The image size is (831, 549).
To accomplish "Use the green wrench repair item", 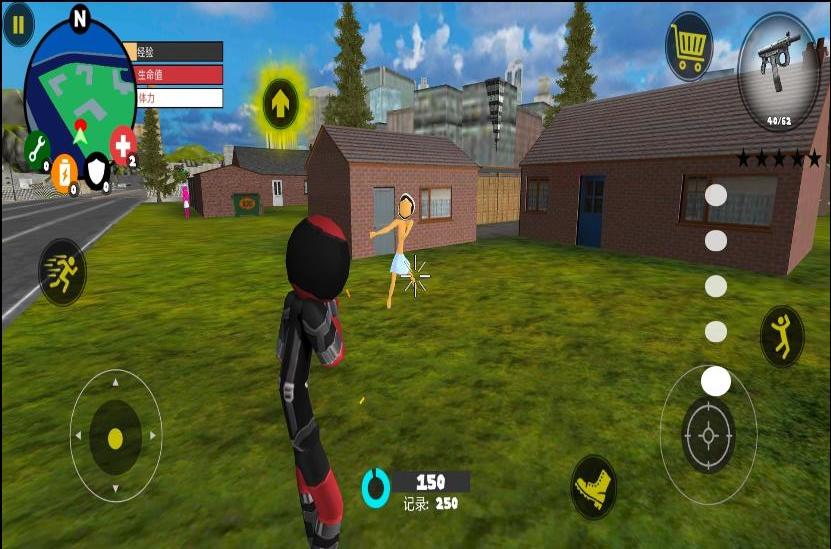I will pos(36,148).
